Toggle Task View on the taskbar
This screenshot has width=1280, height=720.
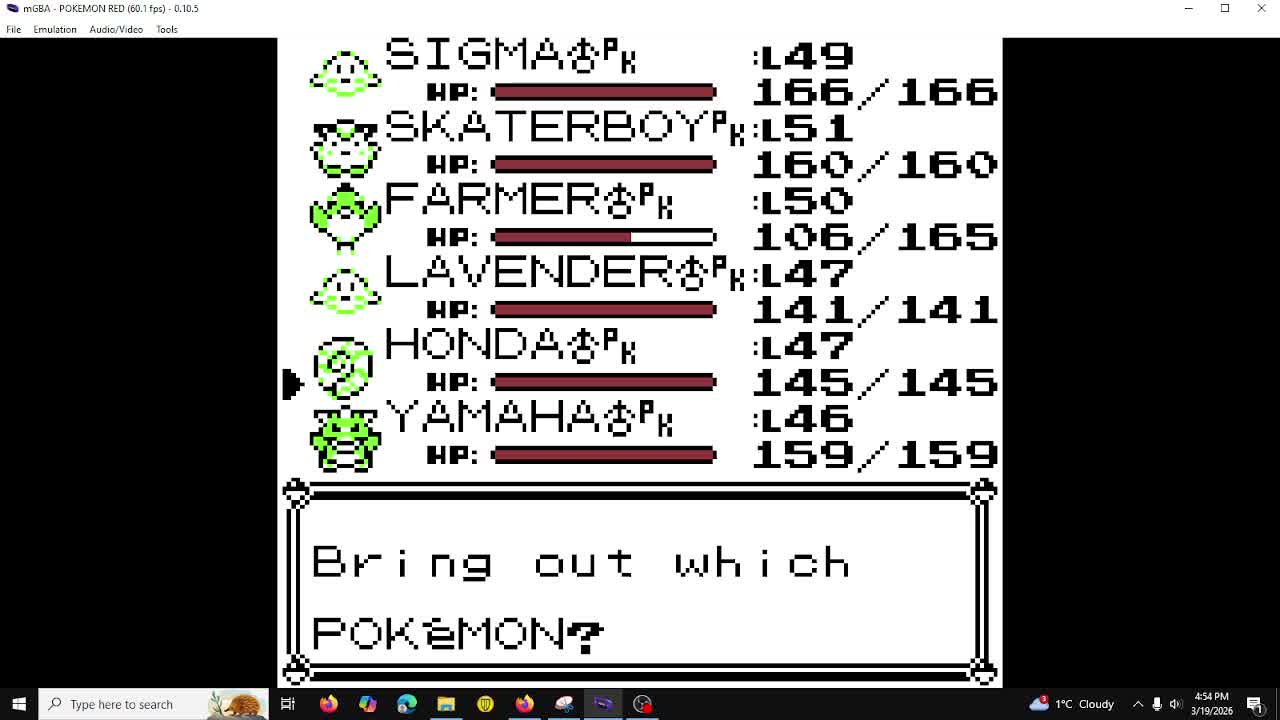[287, 704]
